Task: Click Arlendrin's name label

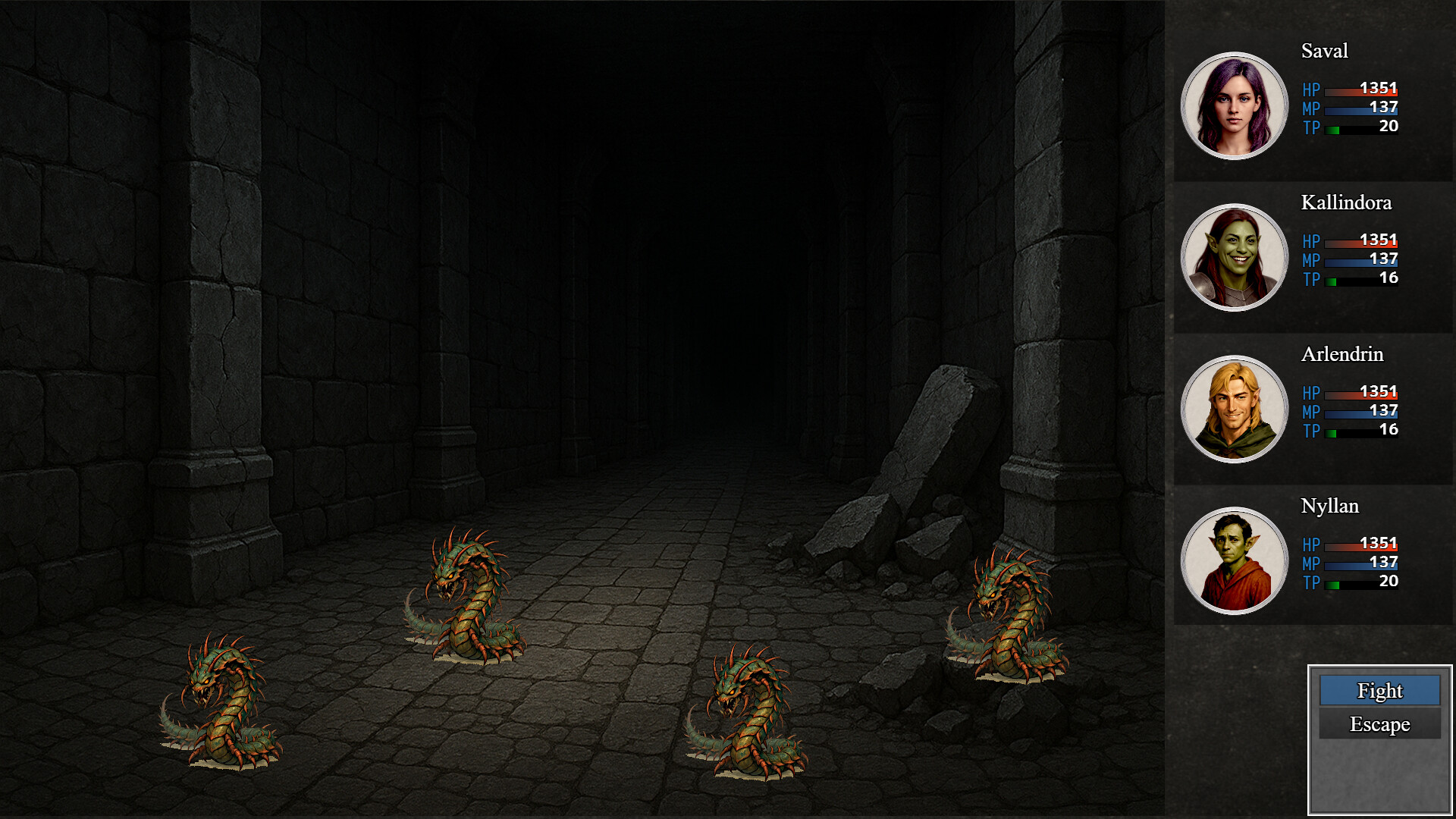Action: (x=1342, y=354)
